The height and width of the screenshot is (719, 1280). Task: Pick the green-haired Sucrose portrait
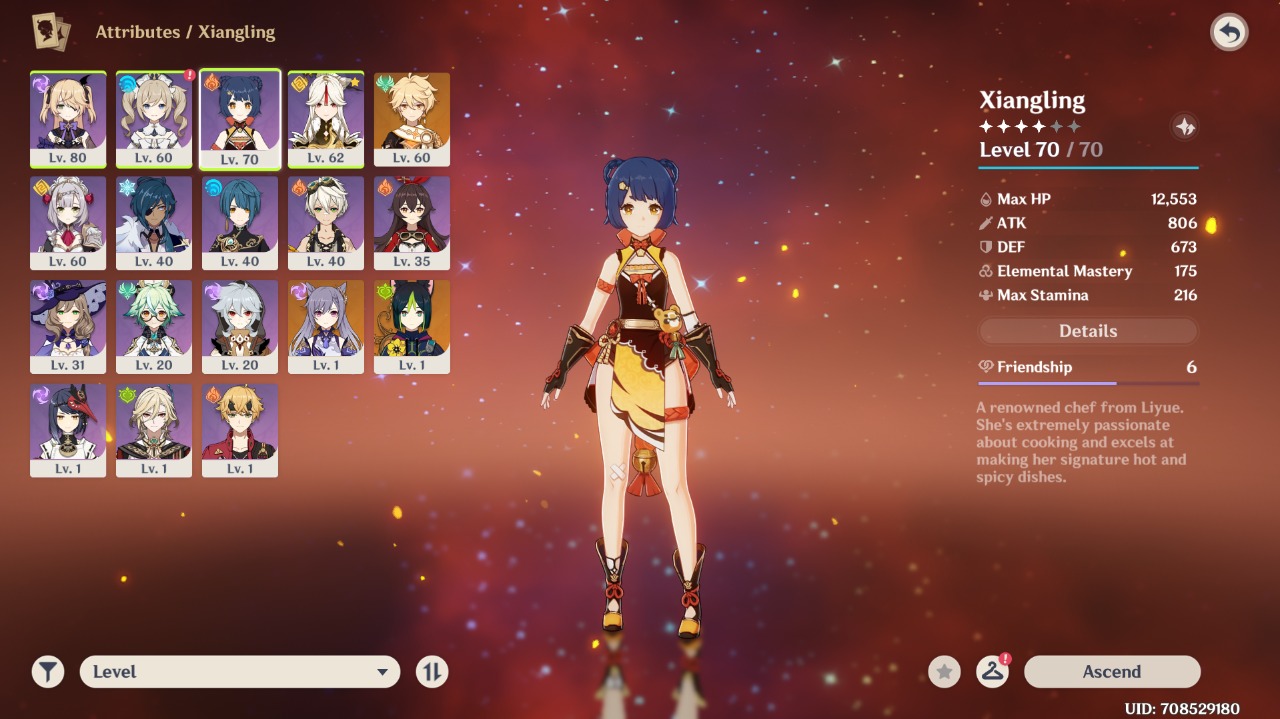click(x=154, y=326)
